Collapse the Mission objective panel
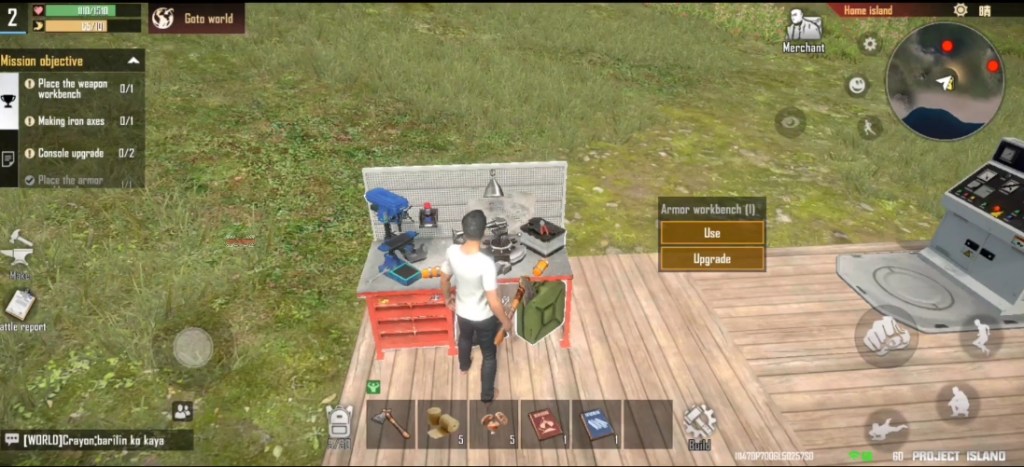The height and width of the screenshot is (467, 1024). pyautogui.click(x=133, y=61)
